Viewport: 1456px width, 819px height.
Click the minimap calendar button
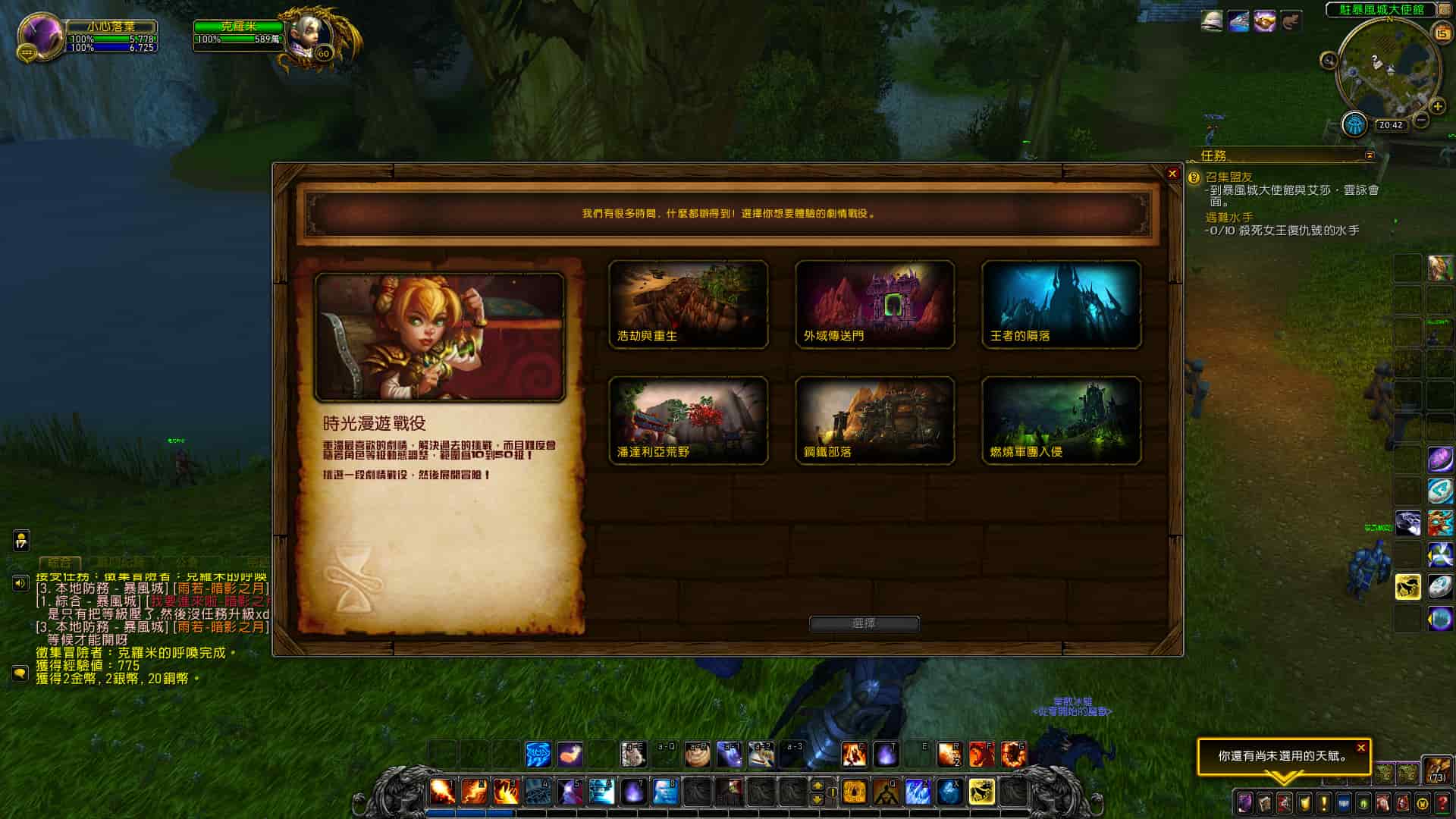pos(1441,33)
